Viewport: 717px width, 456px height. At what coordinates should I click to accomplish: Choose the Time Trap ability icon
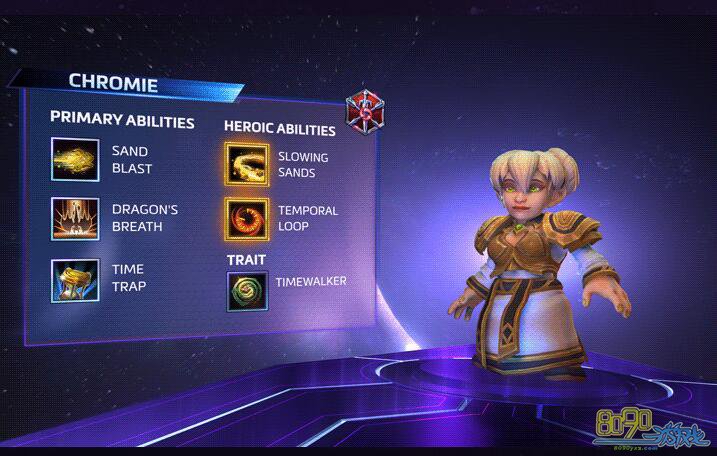click(x=75, y=278)
